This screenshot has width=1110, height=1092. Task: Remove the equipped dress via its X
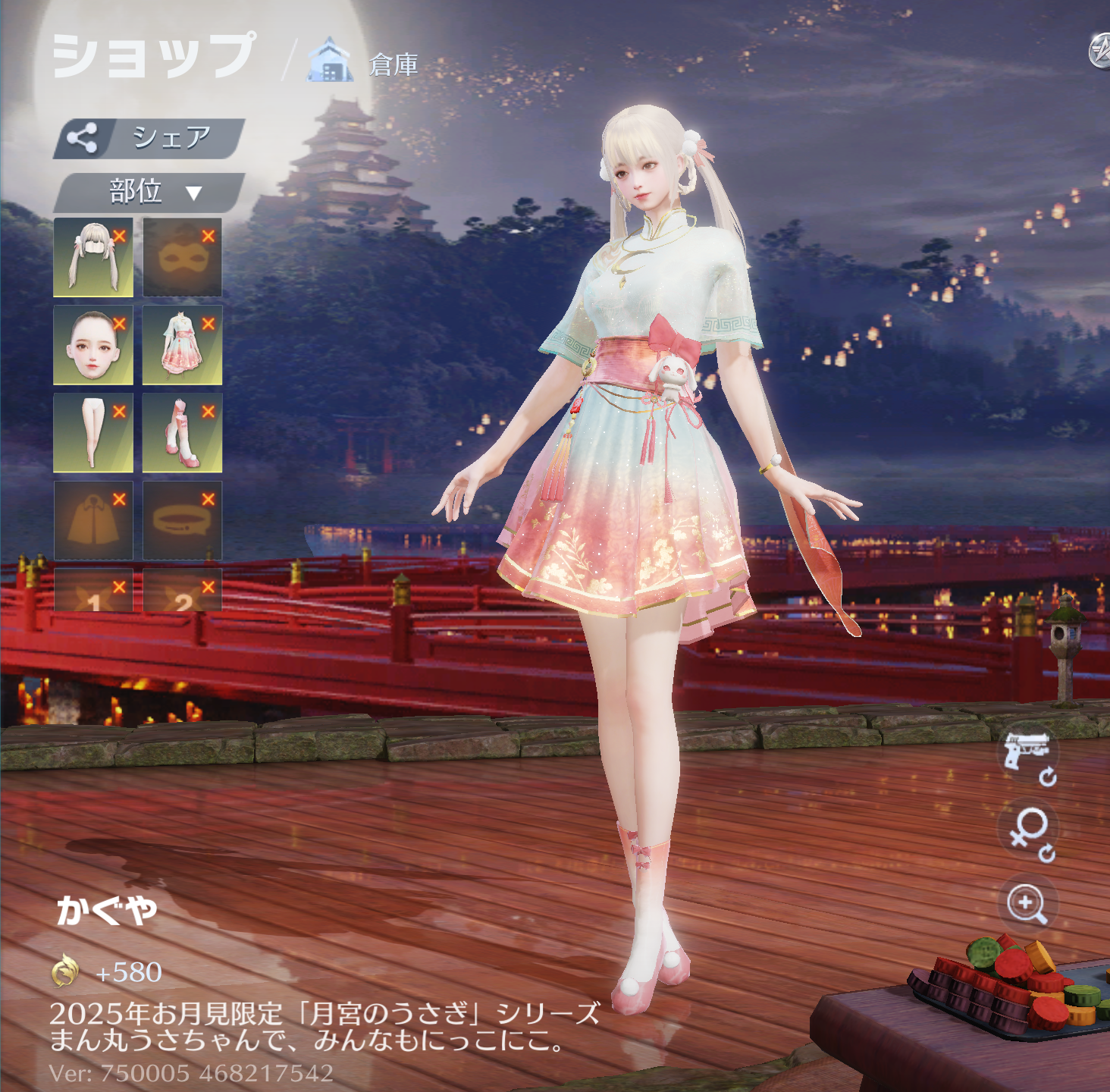coord(209,324)
